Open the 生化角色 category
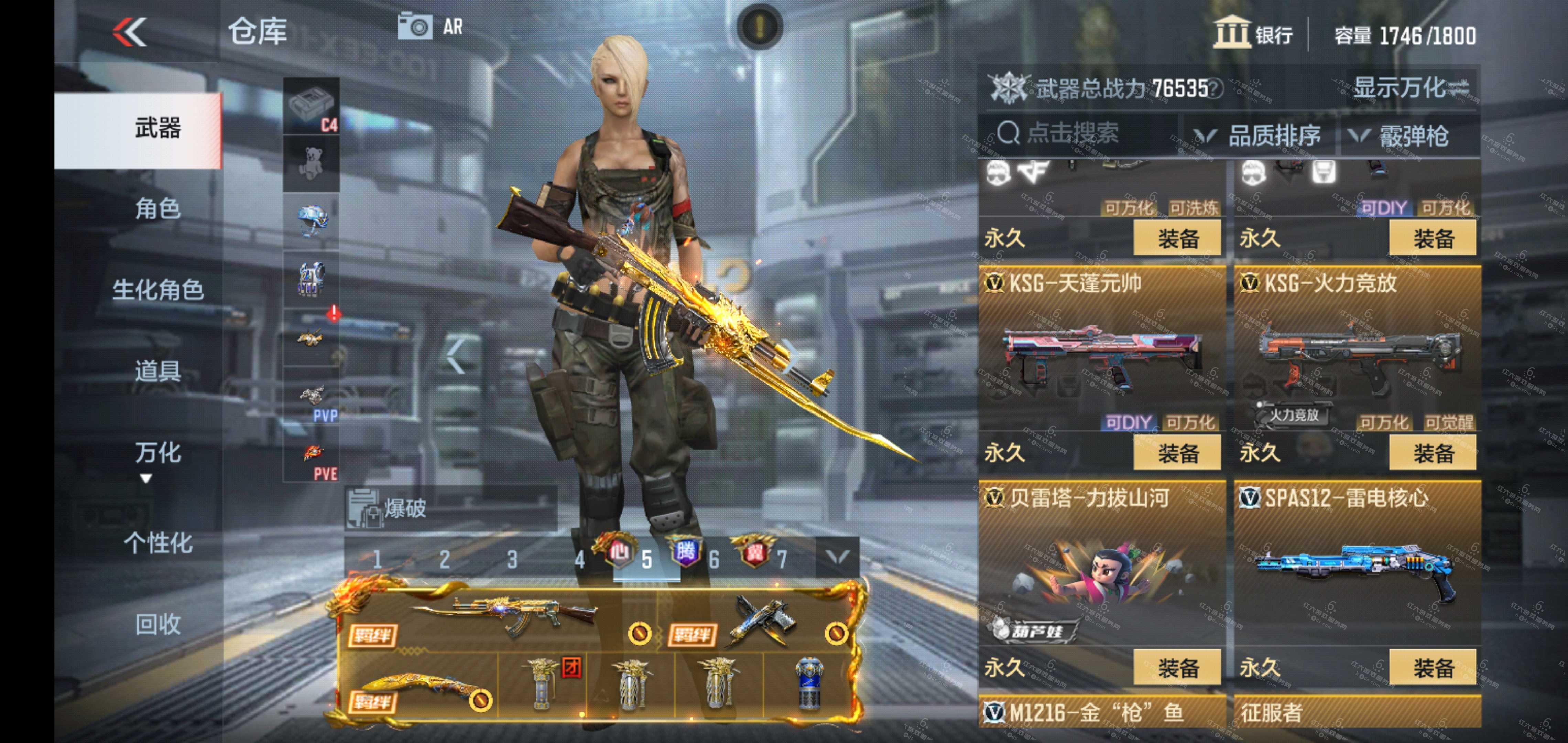 point(157,289)
